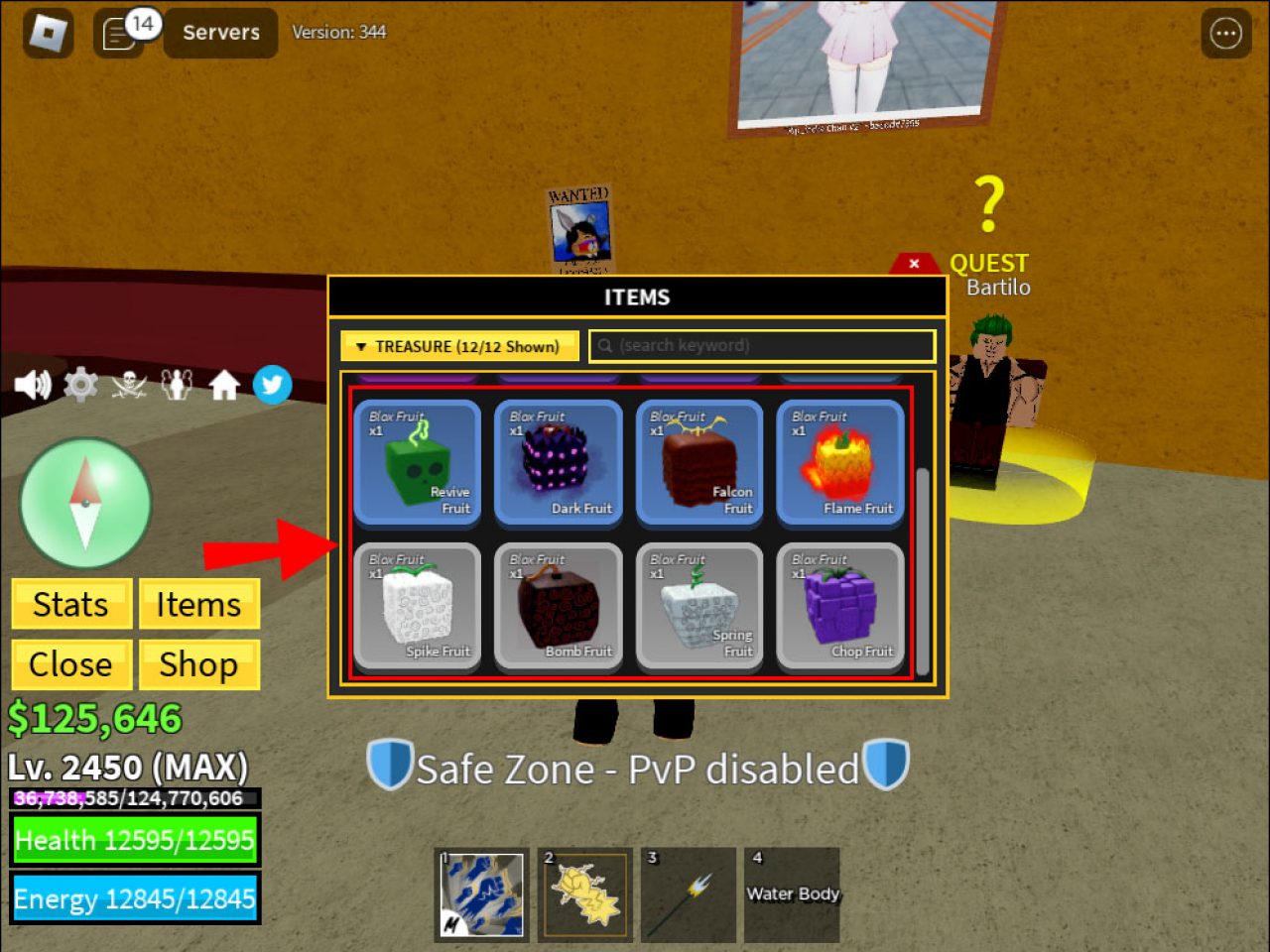Open the in-game settings gear icon
The width and height of the screenshot is (1270, 952).
tap(79, 384)
